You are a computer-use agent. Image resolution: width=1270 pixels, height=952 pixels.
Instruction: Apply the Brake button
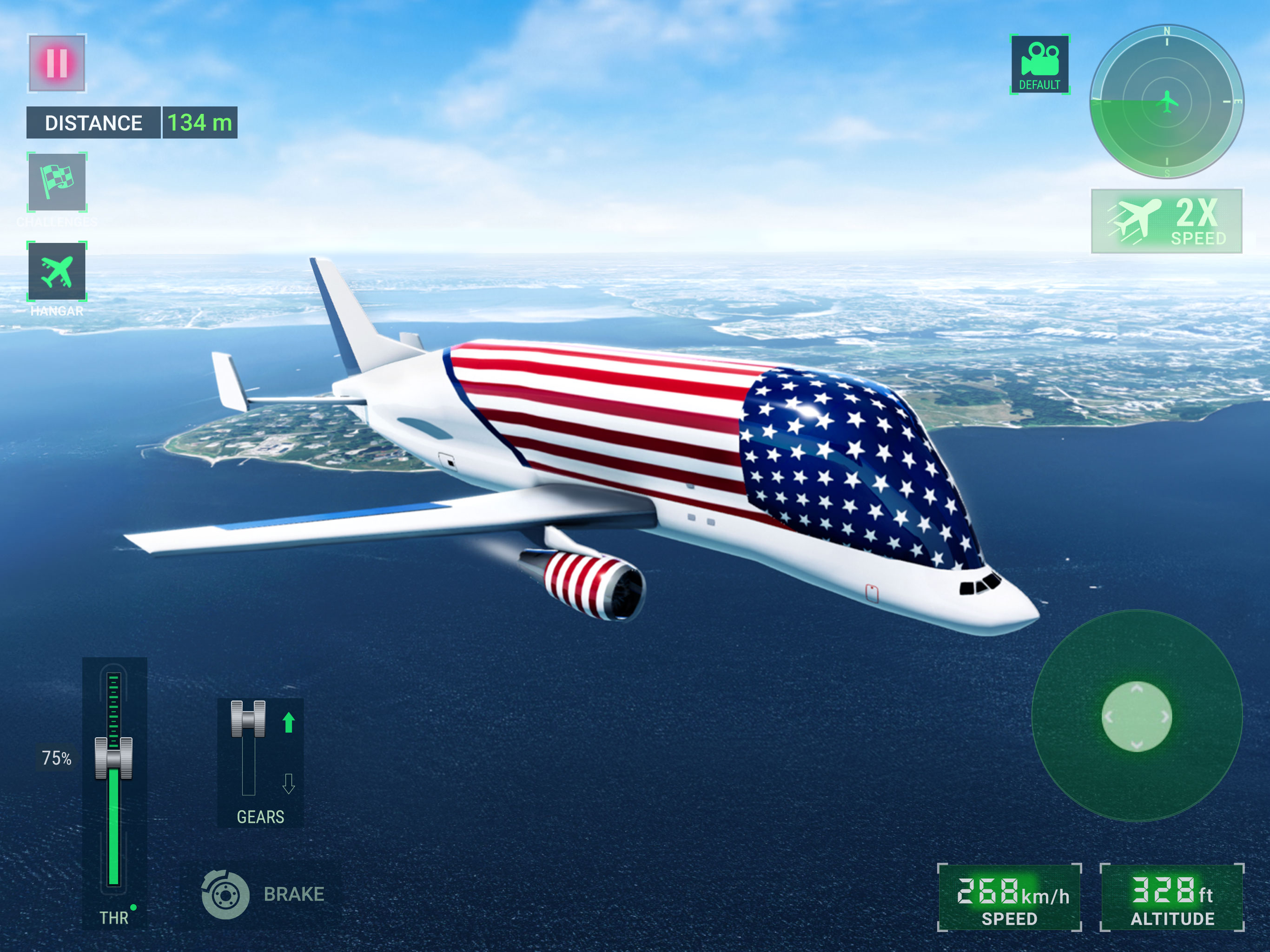click(x=225, y=894)
